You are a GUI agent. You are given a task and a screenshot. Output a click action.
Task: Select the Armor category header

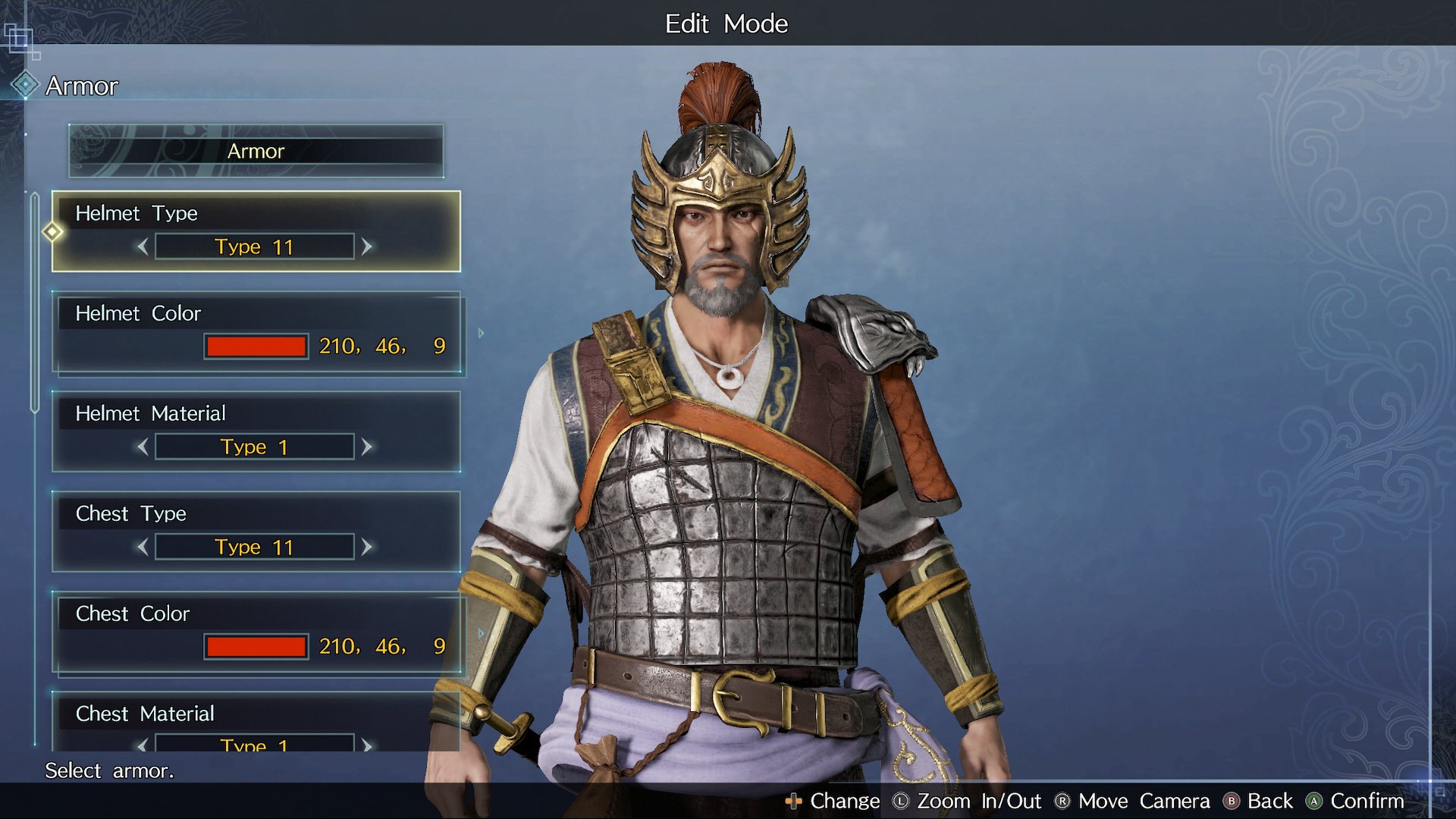256,151
